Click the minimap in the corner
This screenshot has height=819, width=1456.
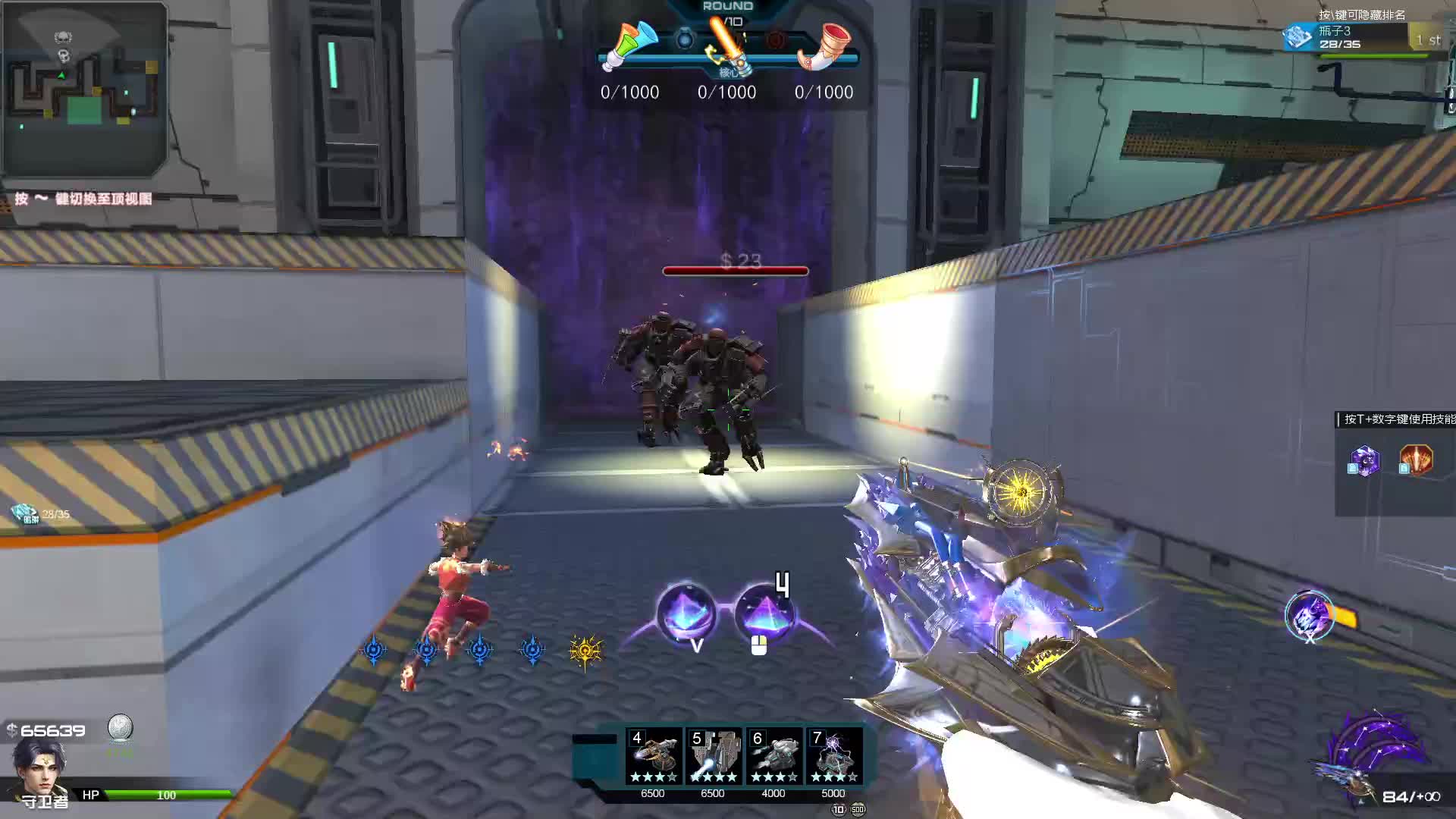(84, 89)
